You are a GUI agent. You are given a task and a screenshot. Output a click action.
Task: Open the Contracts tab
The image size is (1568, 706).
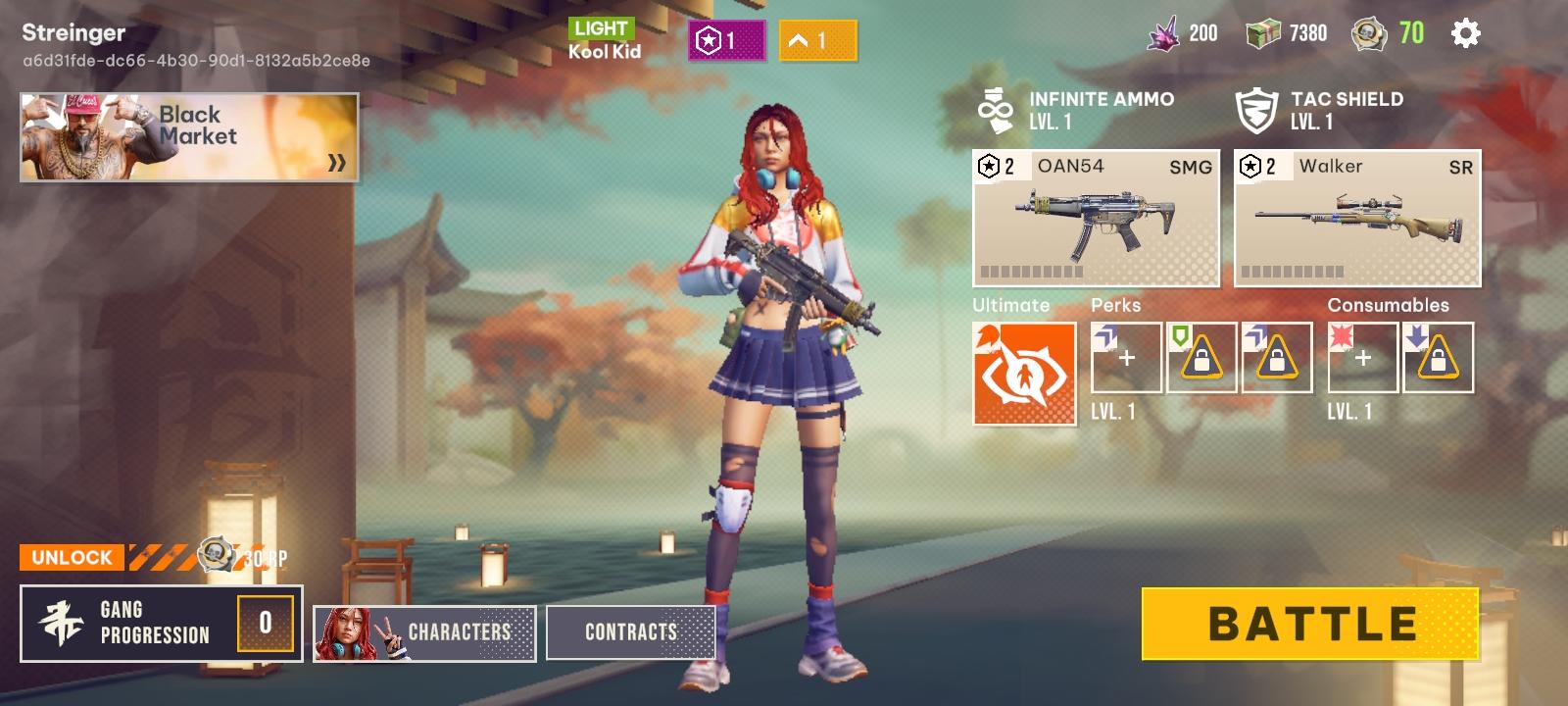tap(632, 632)
